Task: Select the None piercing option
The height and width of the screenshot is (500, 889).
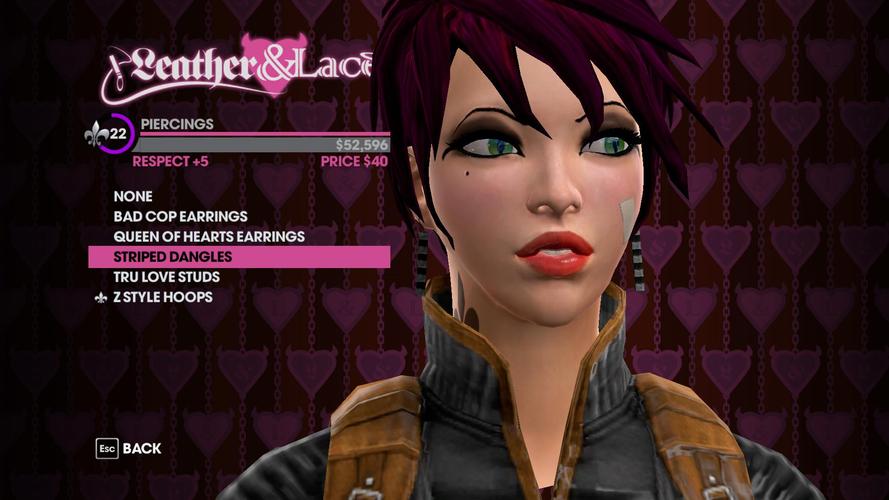Action: [132, 197]
